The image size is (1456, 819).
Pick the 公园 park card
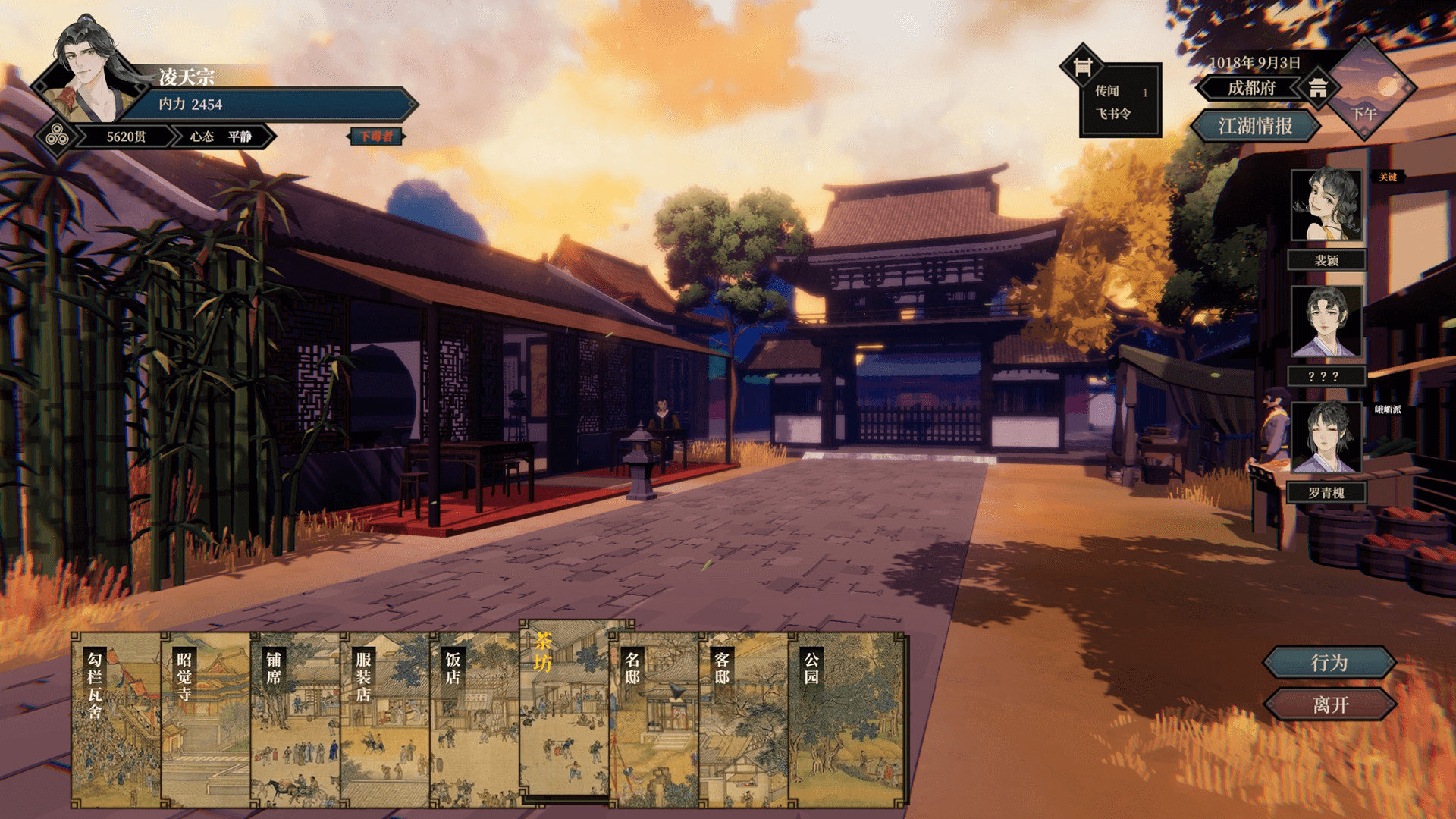point(847,719)
